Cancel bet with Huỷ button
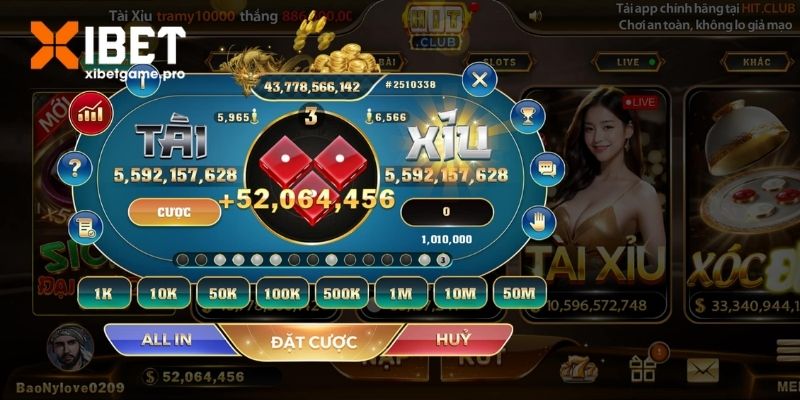This screenshot has width=800, height=400. 452,340
